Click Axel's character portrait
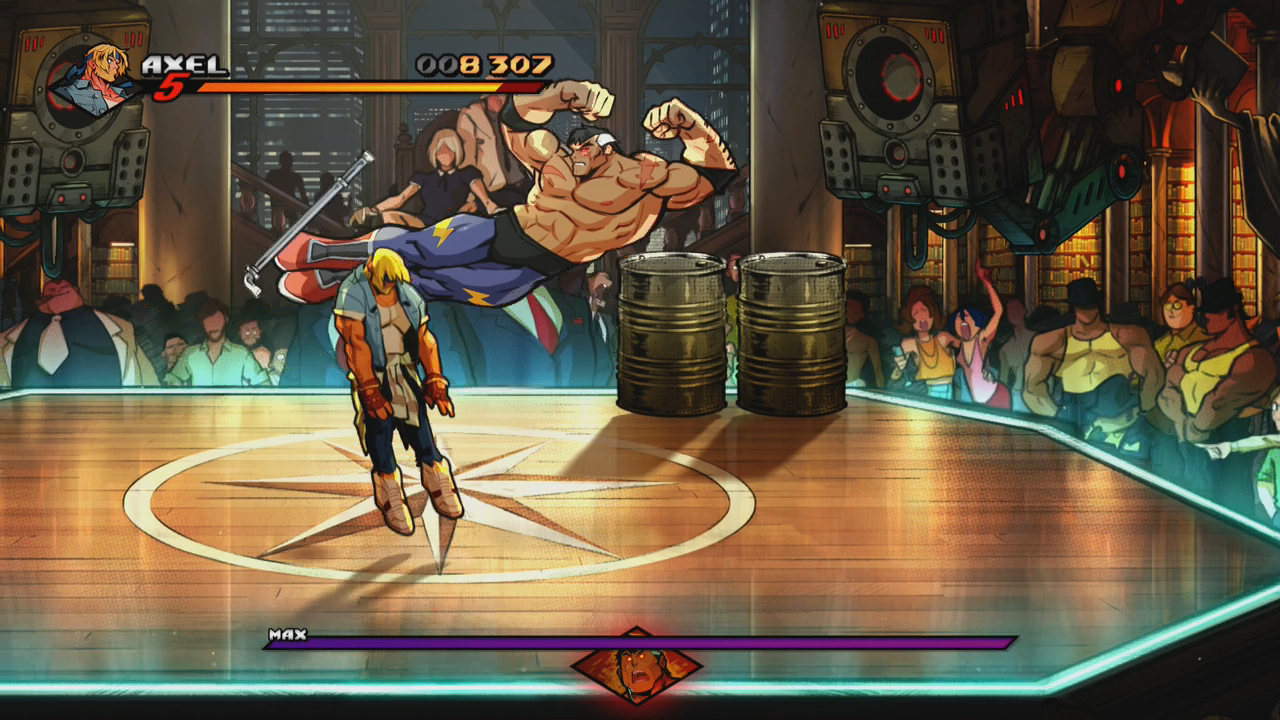The height and width of the screenshot is (720, 1280). point(92,80)
